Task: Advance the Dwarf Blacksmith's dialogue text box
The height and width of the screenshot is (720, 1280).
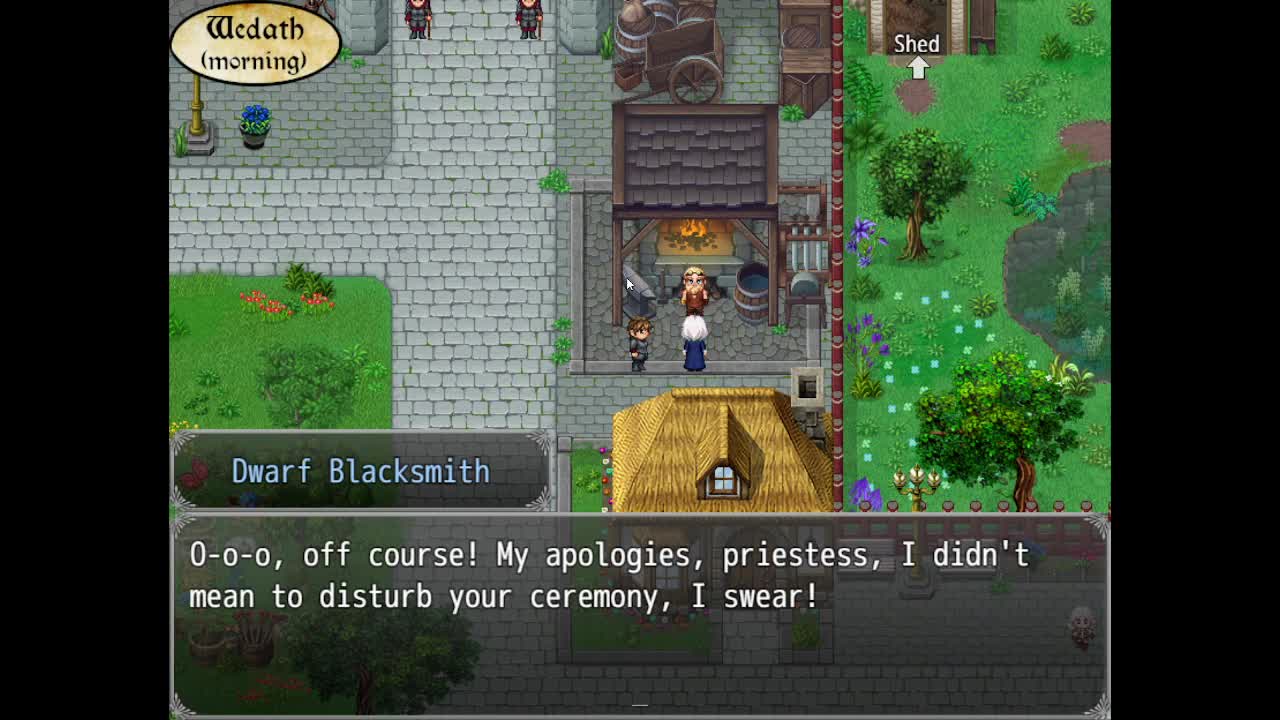Action: pyautogui.click(x=640, y=612)
